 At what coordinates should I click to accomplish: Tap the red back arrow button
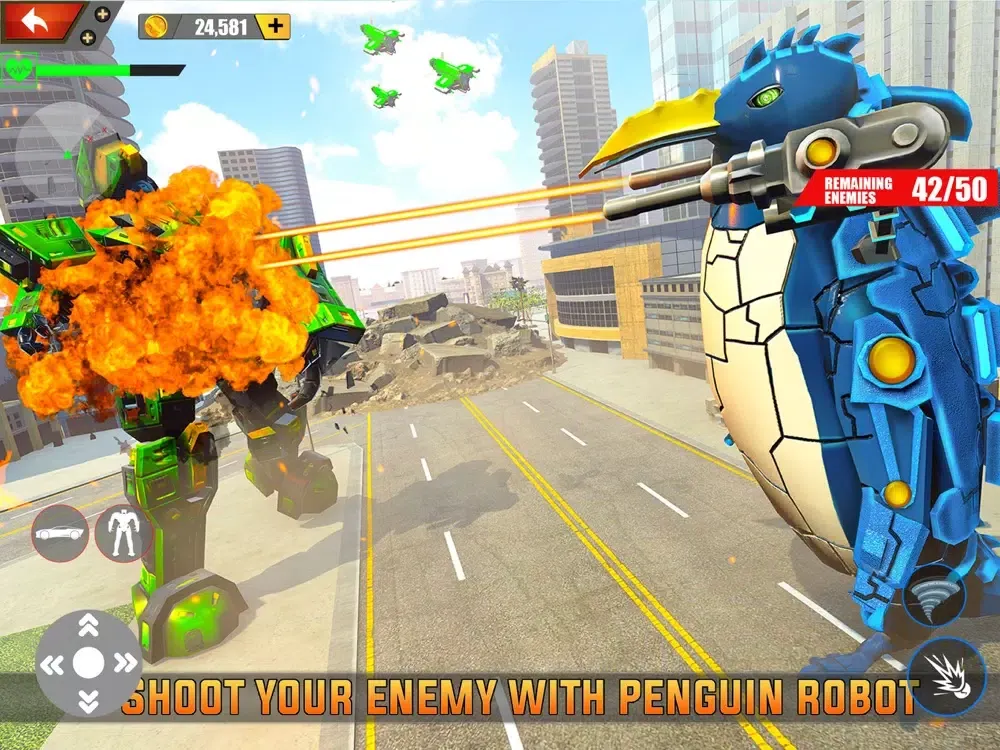pyautogui.click(x=36, y=19)
